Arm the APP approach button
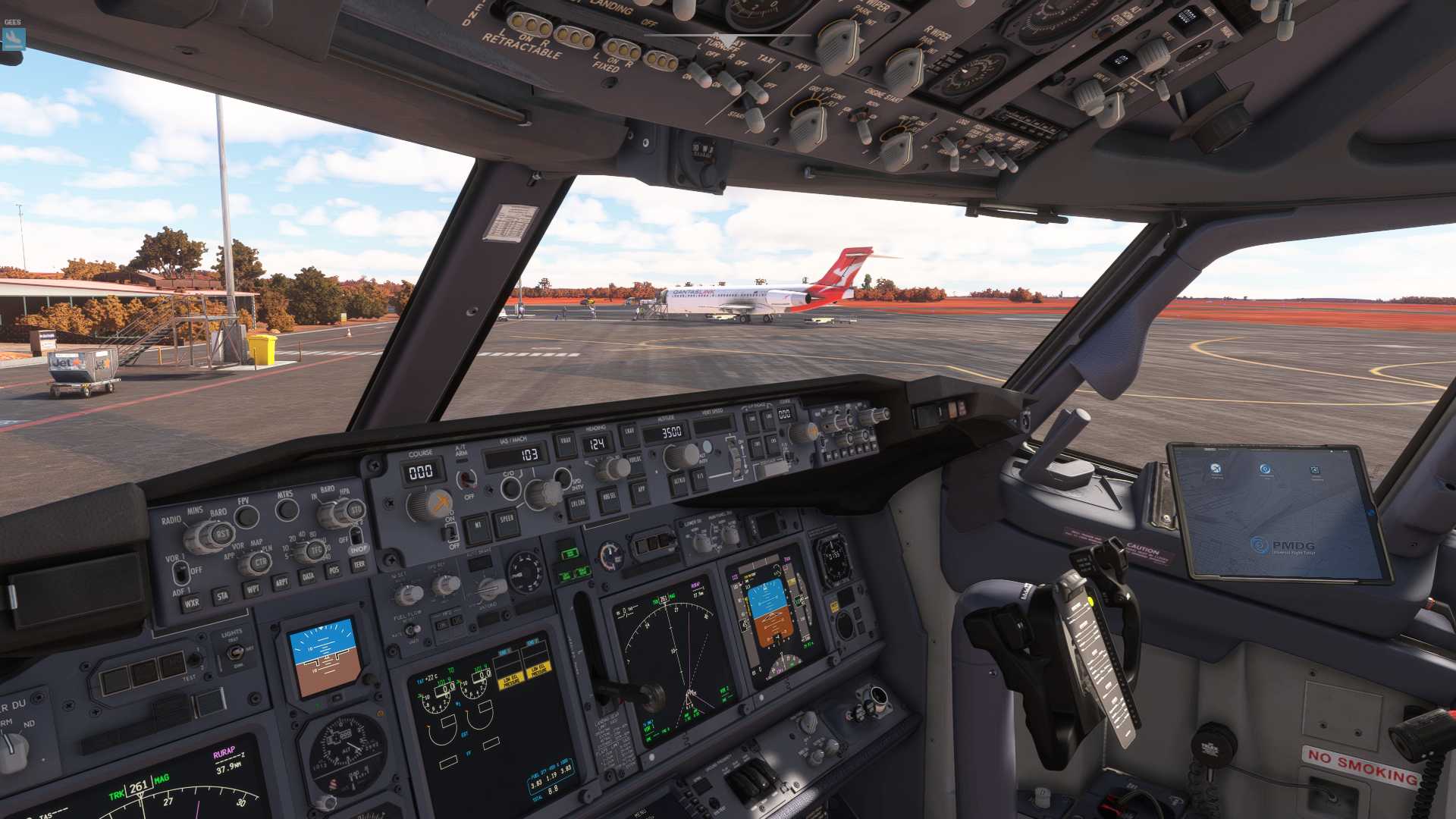 click(x=641, y=491)
